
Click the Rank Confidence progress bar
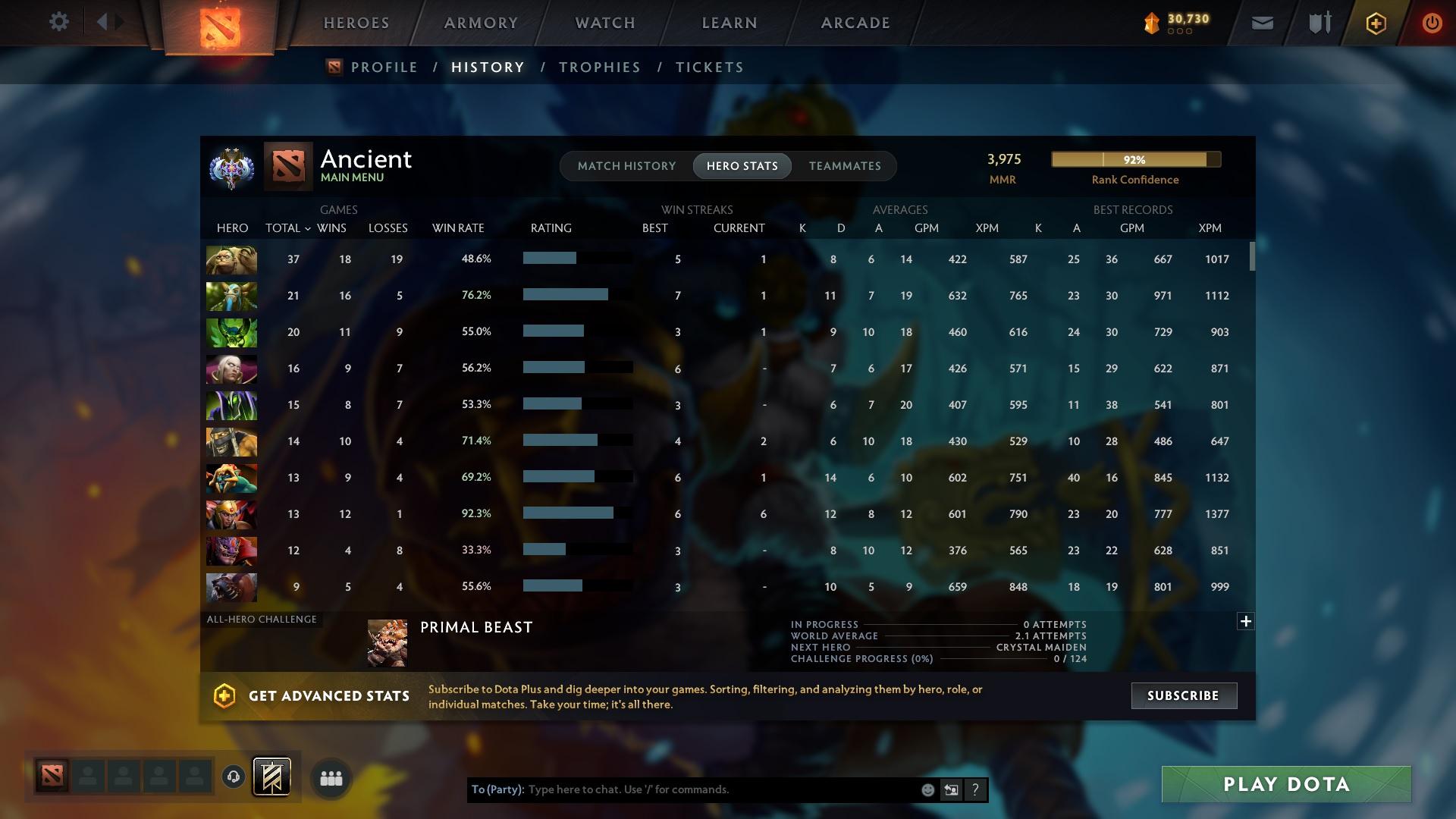click(x=1135, y=159)
